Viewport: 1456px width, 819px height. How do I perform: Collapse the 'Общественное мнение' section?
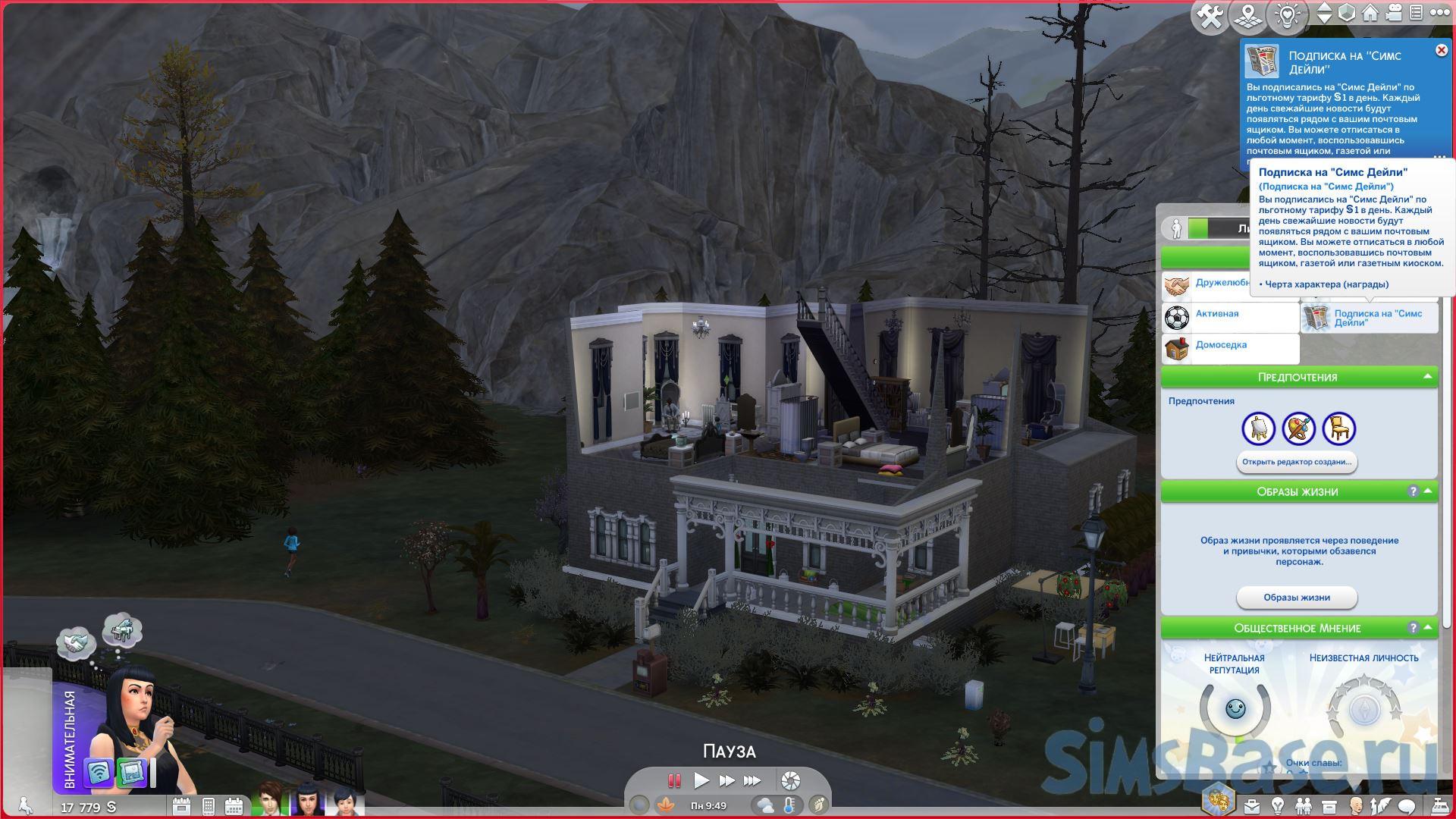[x=1428, y=627]
